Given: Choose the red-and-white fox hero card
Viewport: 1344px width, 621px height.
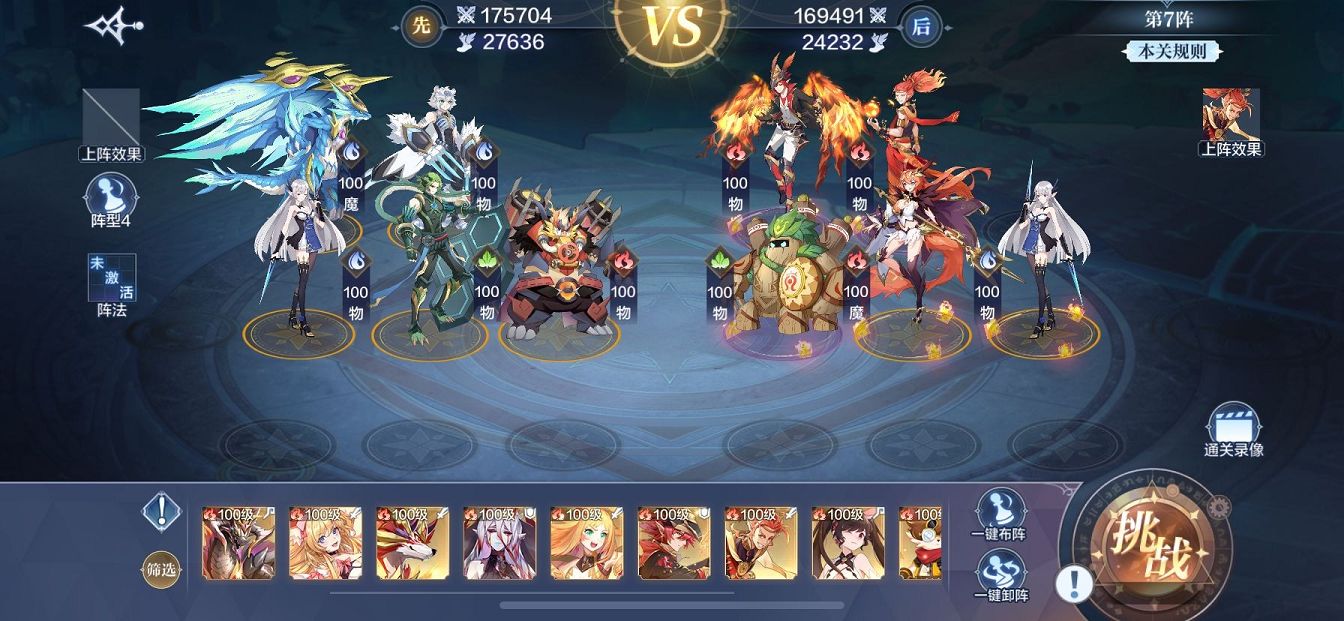Looking at the screenshot, I should coord(412,542).
